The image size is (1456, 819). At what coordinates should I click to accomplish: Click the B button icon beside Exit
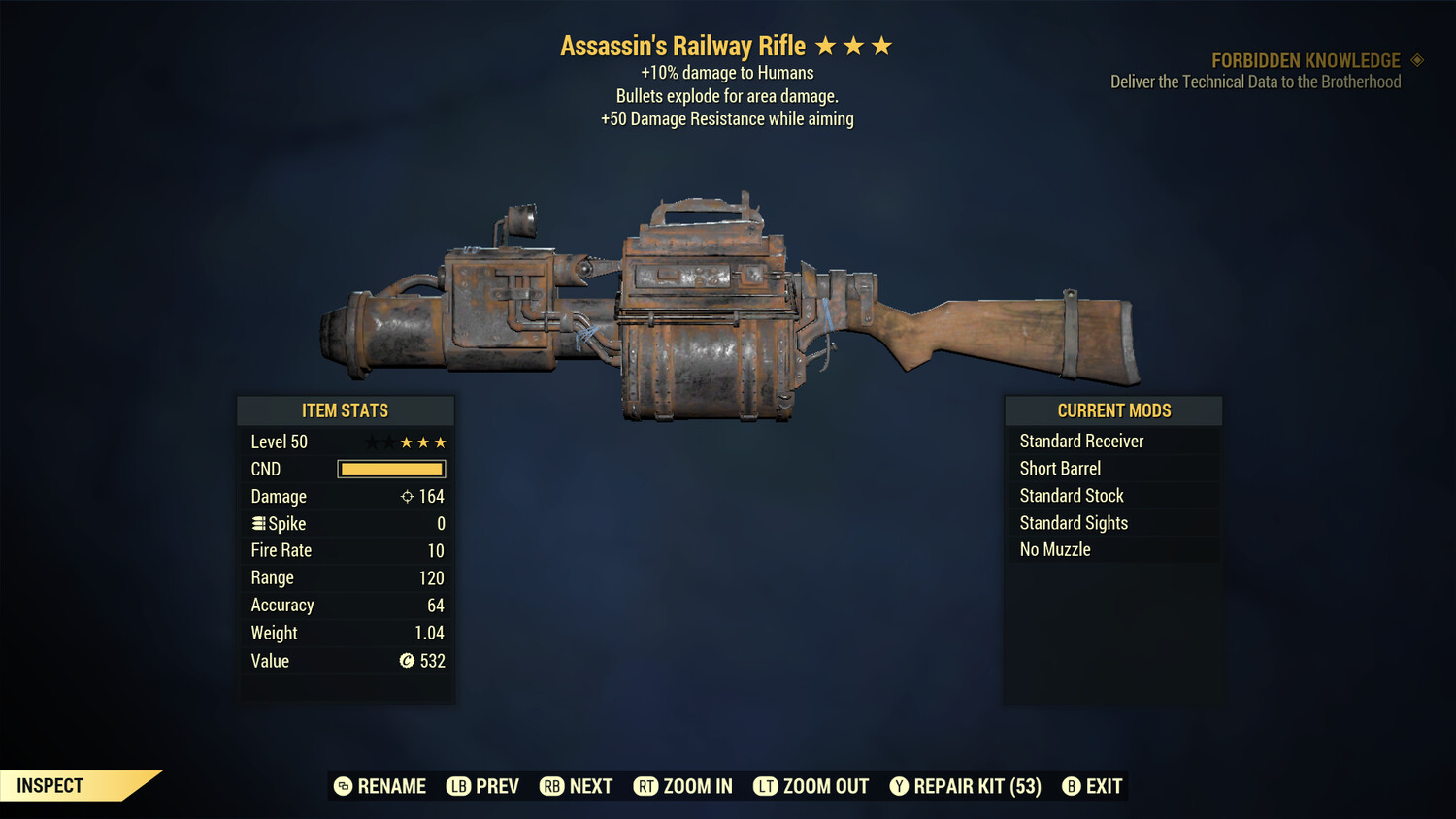coord(1071,786)
